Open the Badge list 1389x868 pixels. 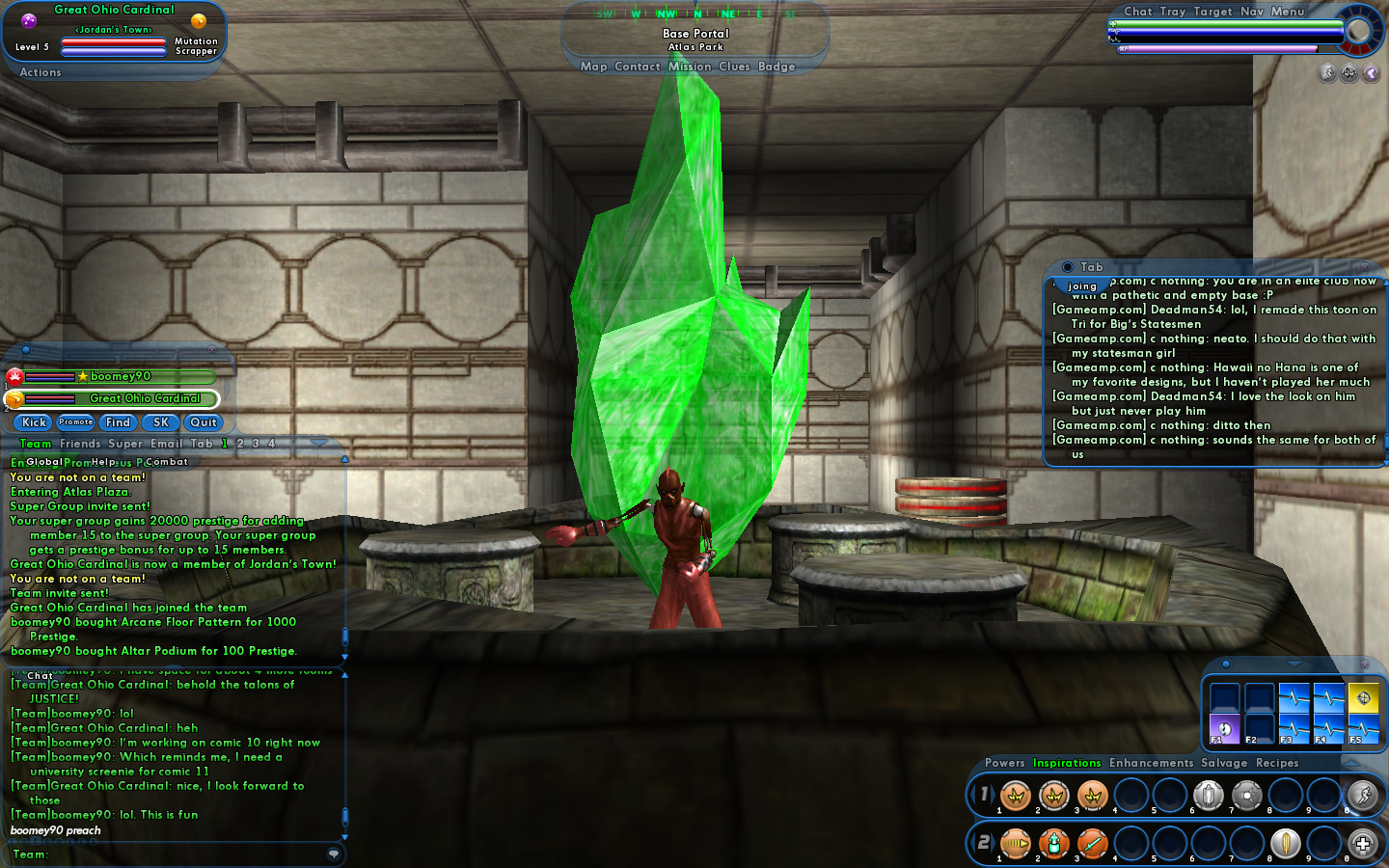pyautogui.click(x=776, y=67)
